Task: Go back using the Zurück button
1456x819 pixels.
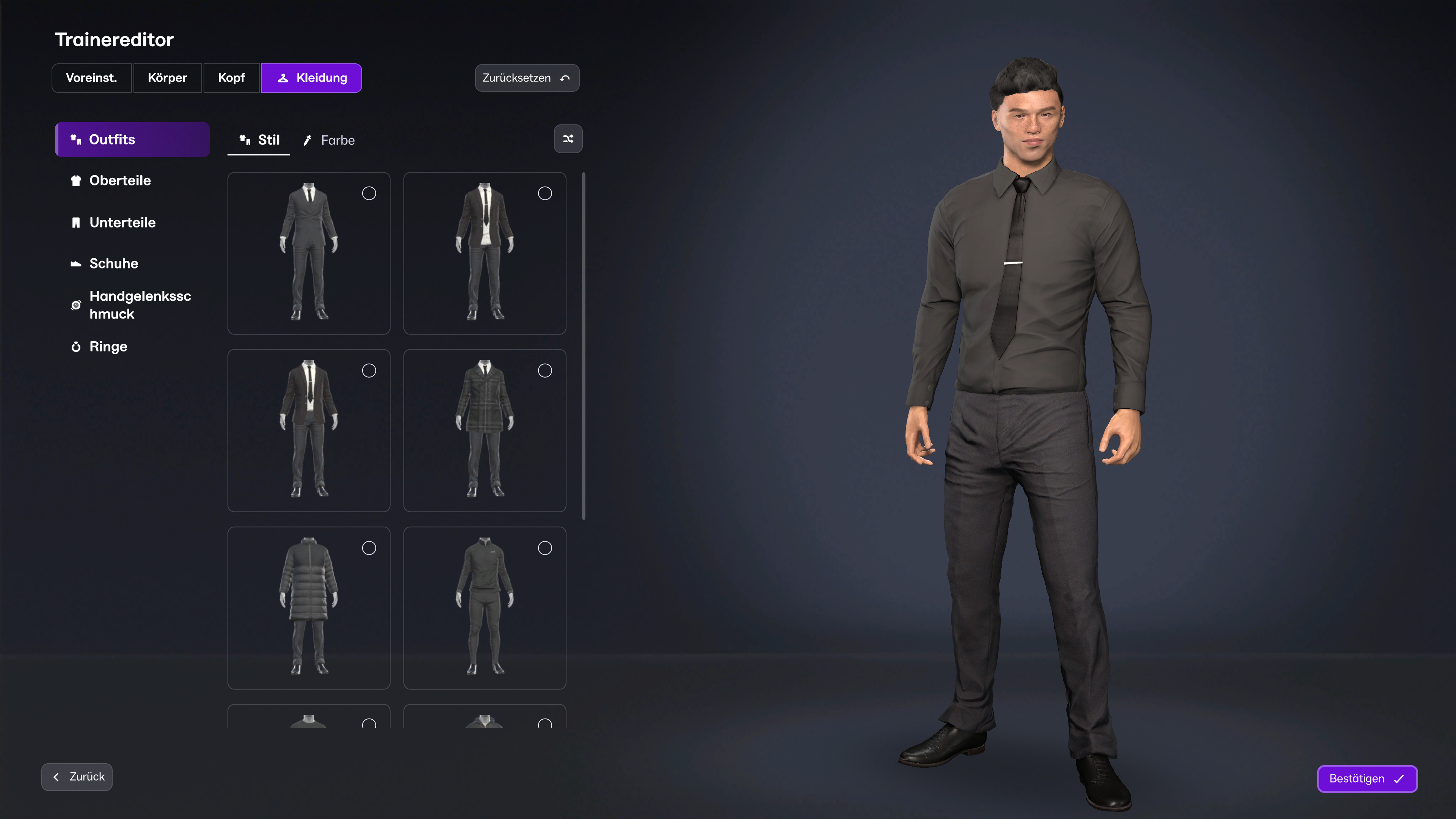Action: point(77,777)
